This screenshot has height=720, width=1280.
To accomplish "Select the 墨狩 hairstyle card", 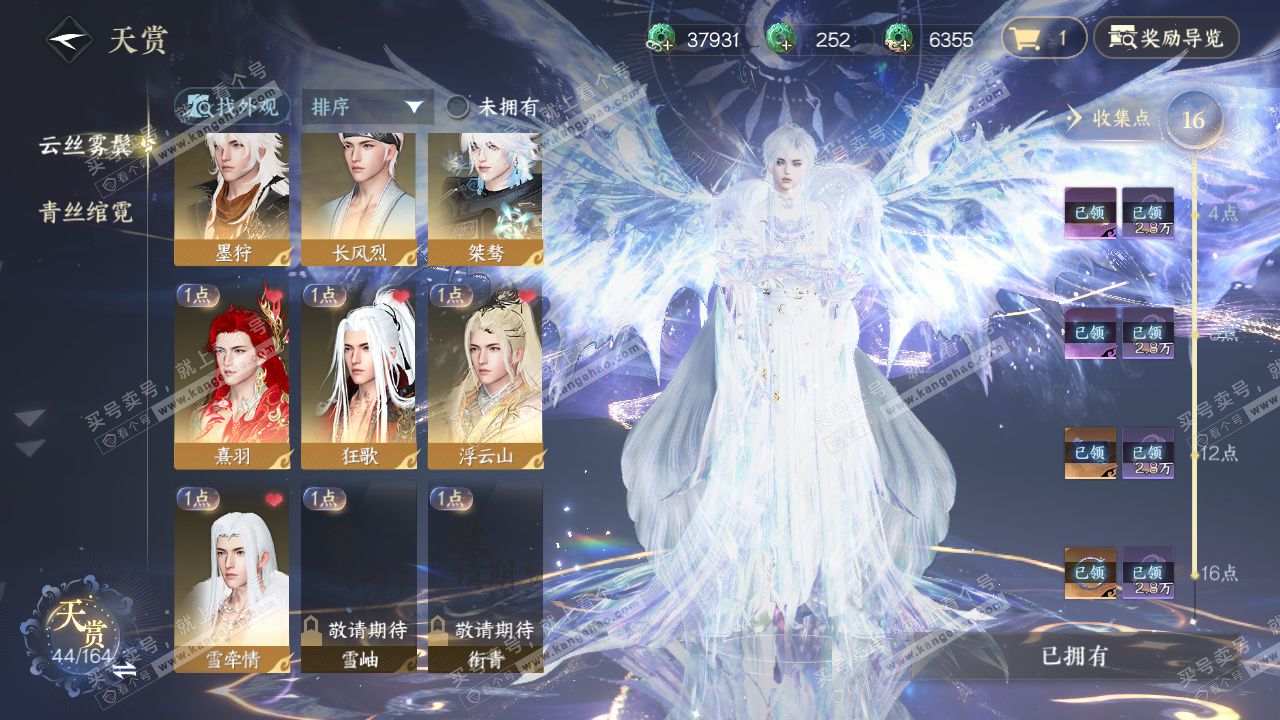I will pos(232,199).
